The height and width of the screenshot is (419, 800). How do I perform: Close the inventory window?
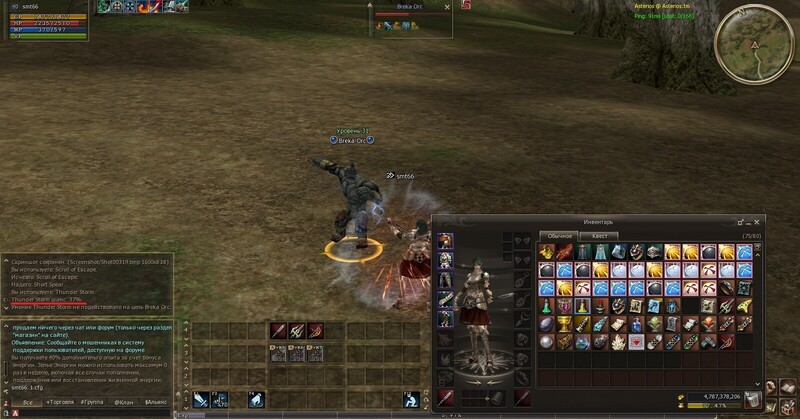[x=757, y=221]
